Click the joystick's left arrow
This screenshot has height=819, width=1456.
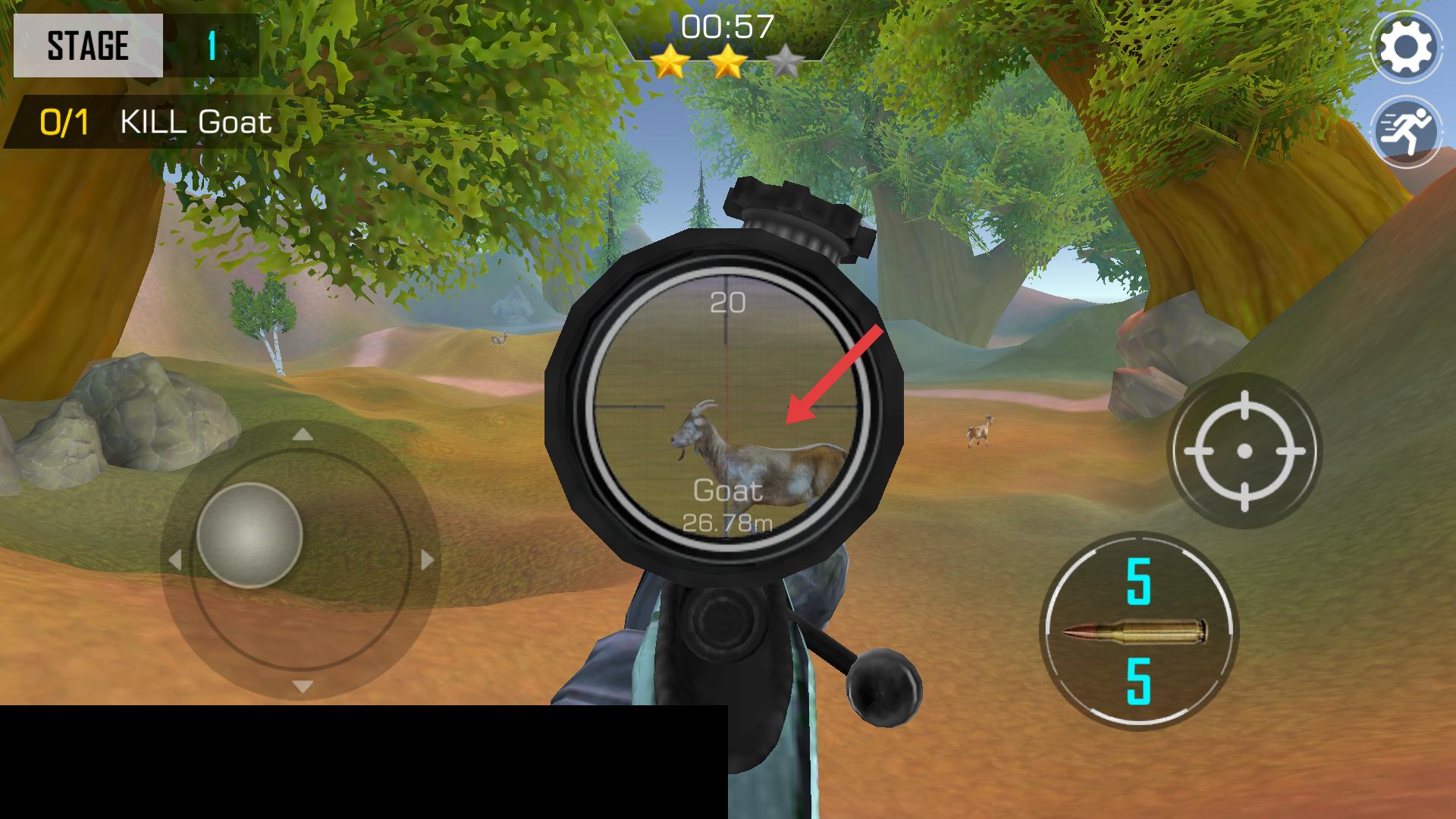175,560
